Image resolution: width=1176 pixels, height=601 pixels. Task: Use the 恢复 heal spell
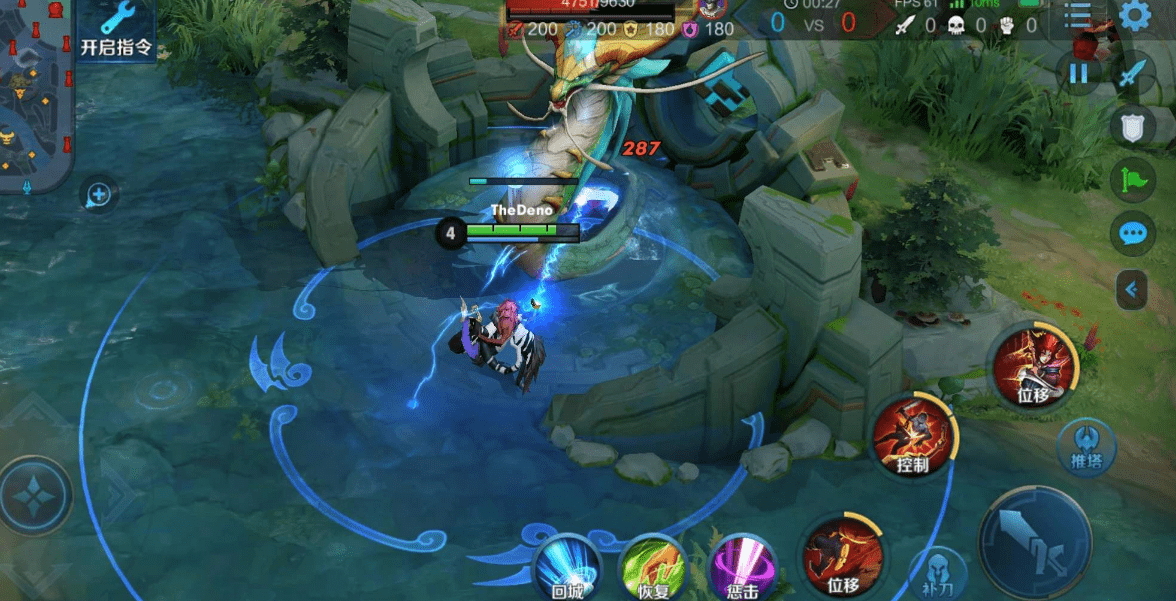pos(653,567)
